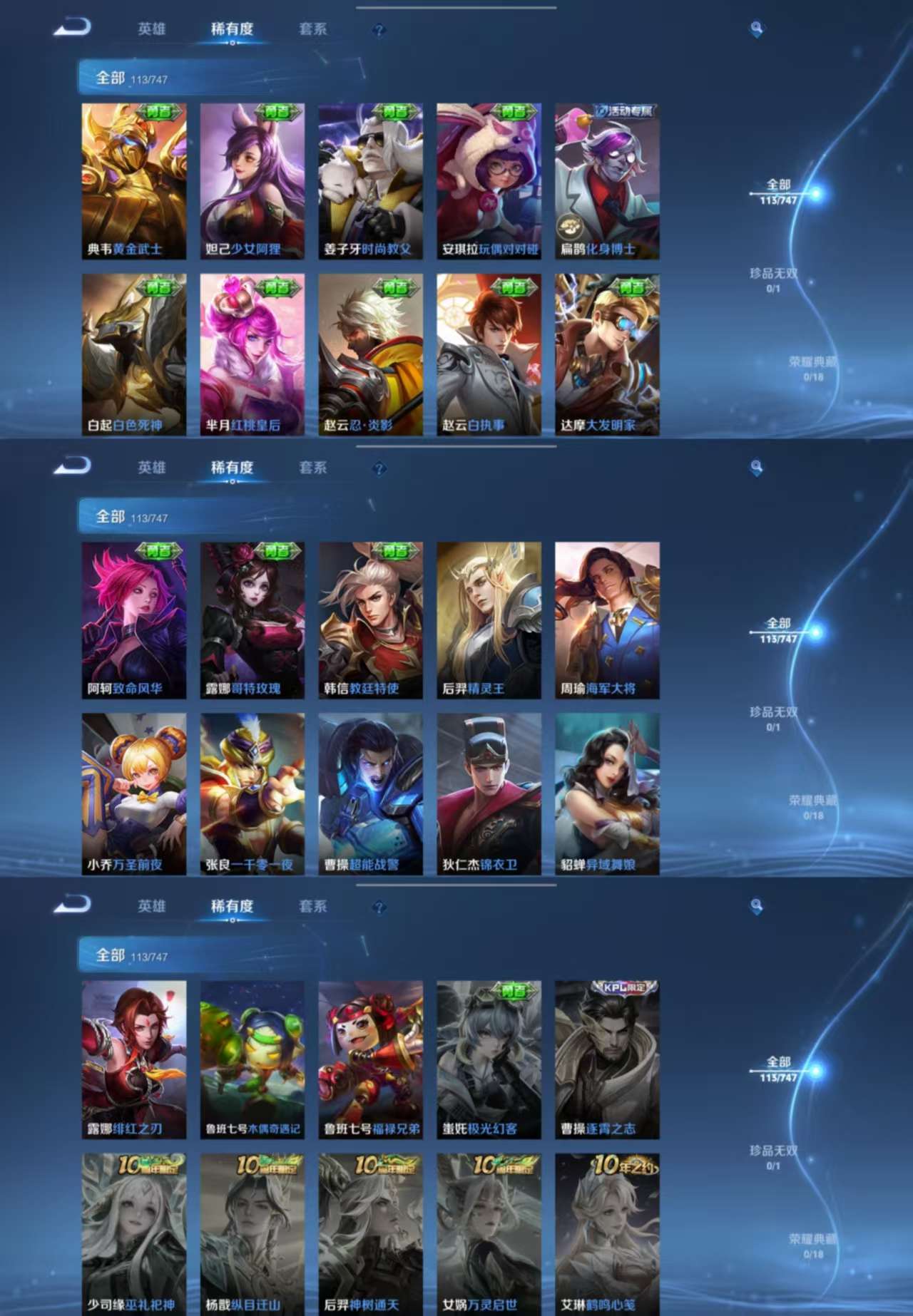Choose 赵云忍·炎影 skin card

tap(370, 354)
